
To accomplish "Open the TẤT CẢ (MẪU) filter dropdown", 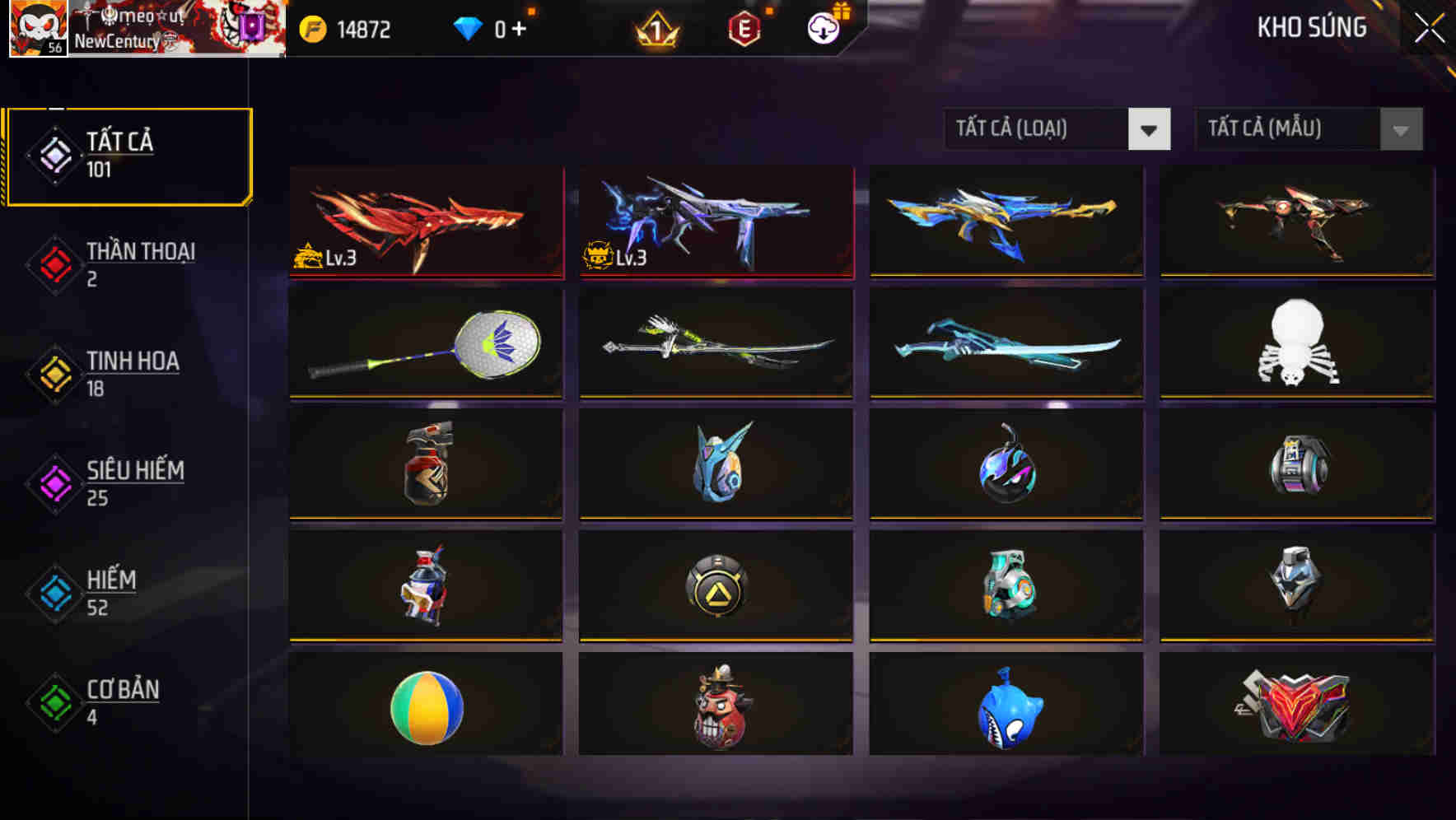I will [x=1289, y=129].
